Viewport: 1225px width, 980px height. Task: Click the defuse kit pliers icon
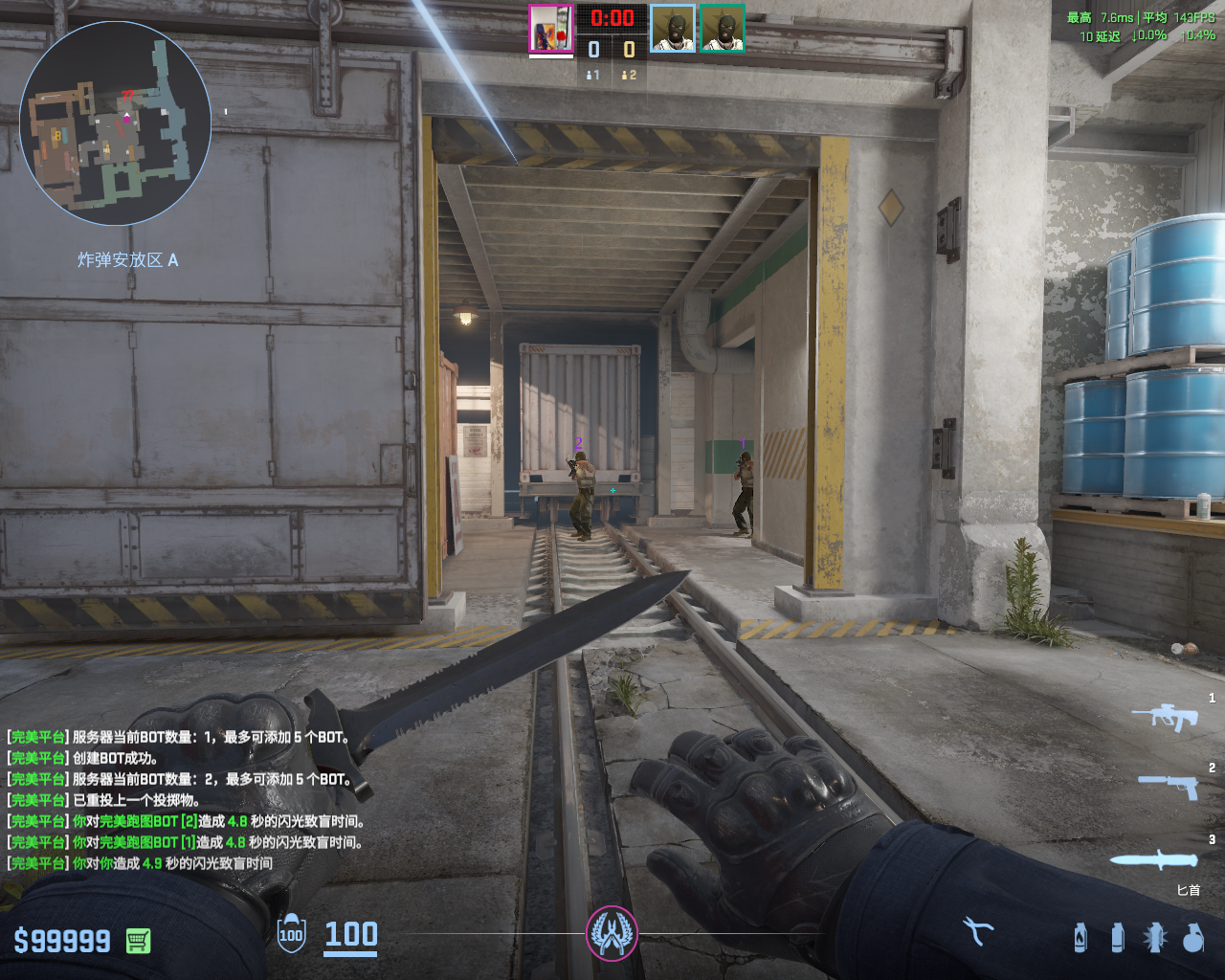[978, 931]
